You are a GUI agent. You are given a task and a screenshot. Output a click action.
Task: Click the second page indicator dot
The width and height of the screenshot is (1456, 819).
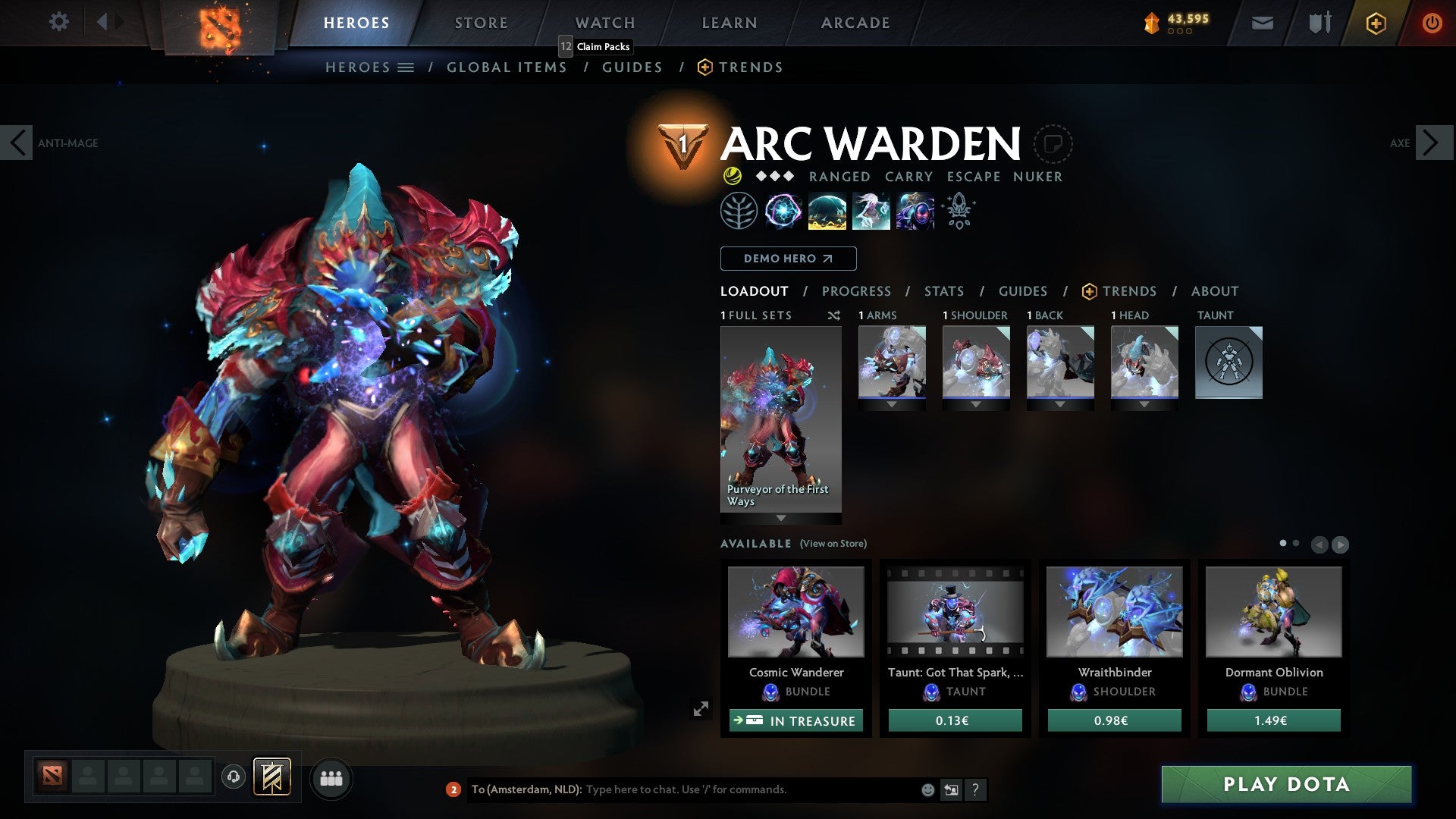click(x=1297, y=544)
